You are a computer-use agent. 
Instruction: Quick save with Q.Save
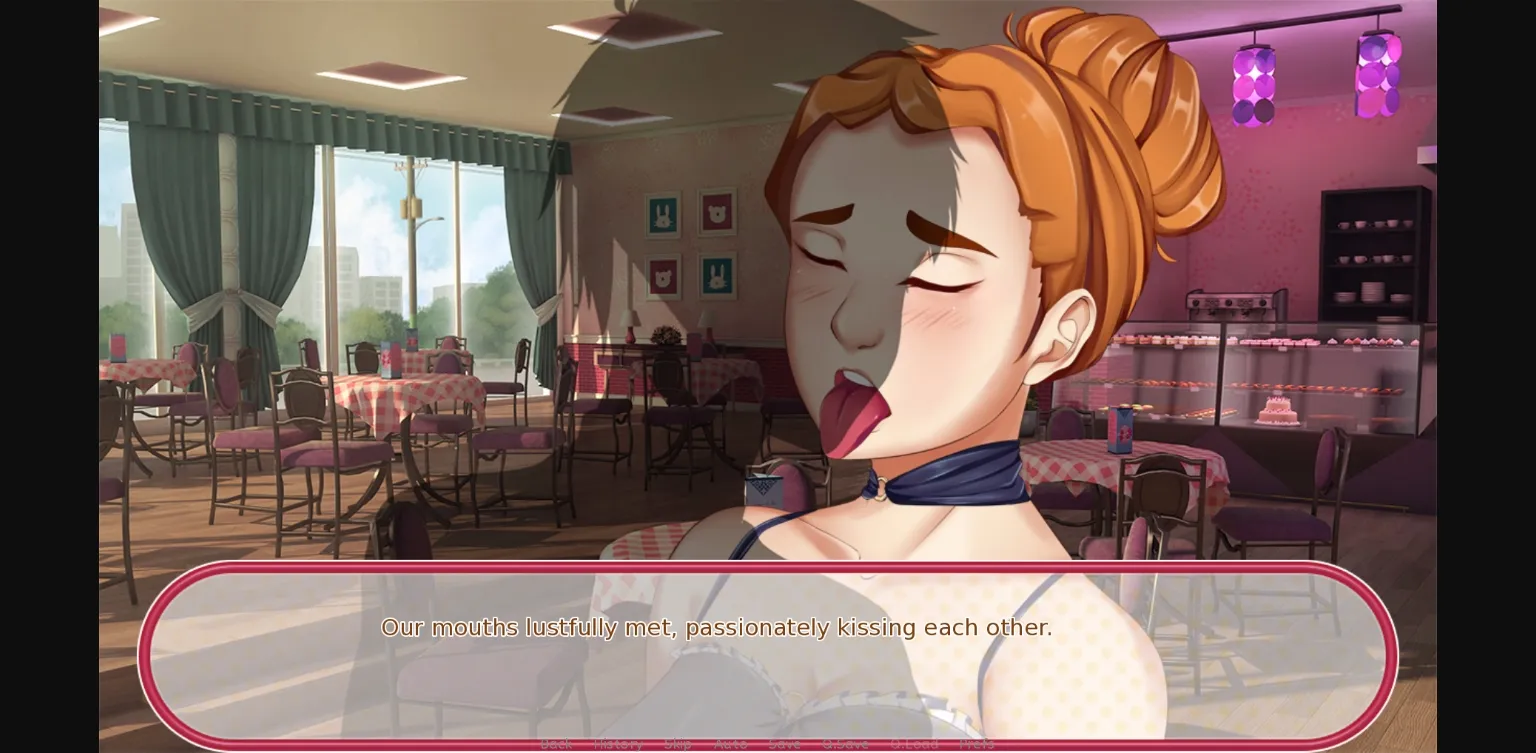click(x=846, y=743)
